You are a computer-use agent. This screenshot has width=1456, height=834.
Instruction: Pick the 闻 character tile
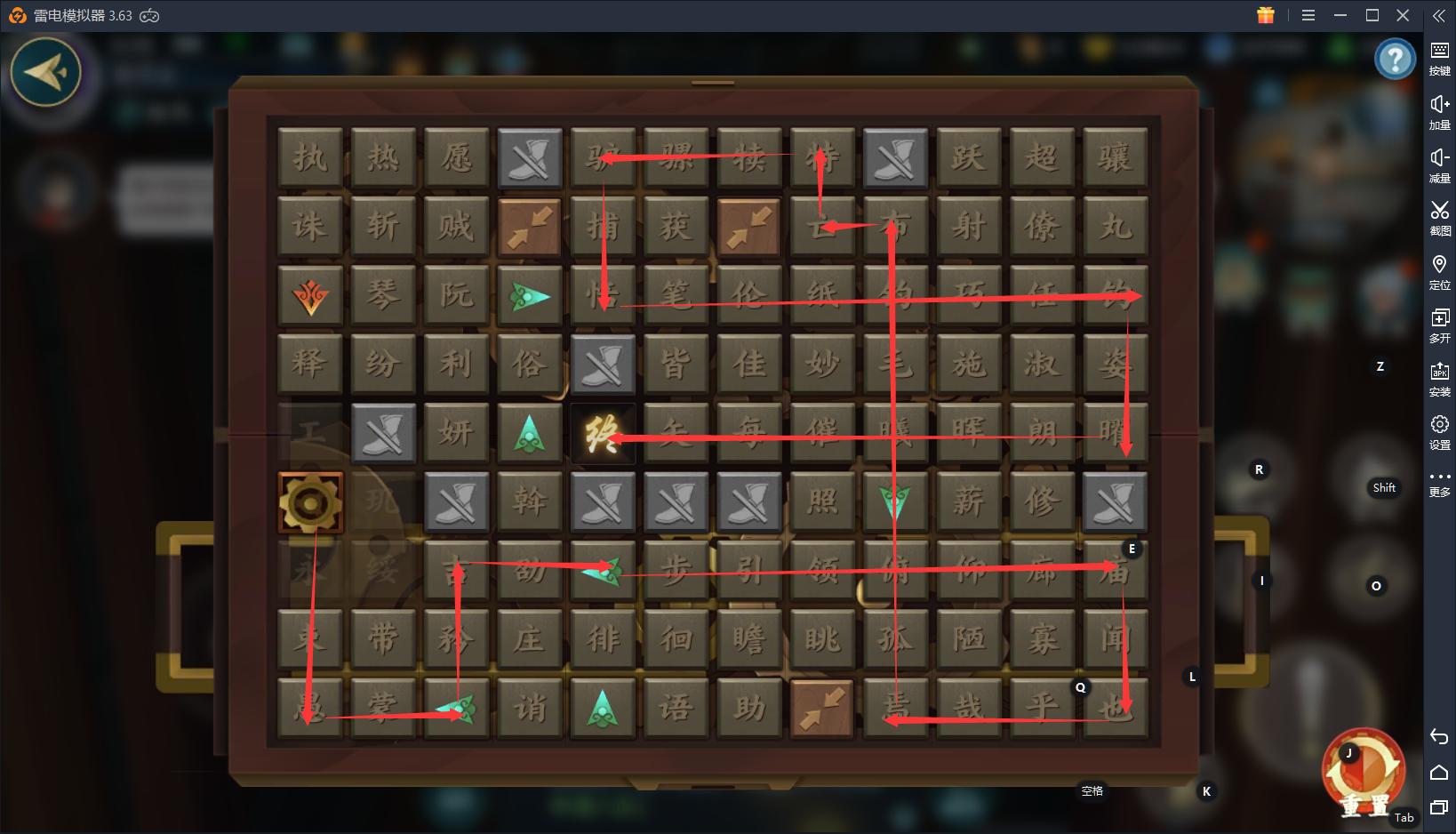click(1115, 639)
